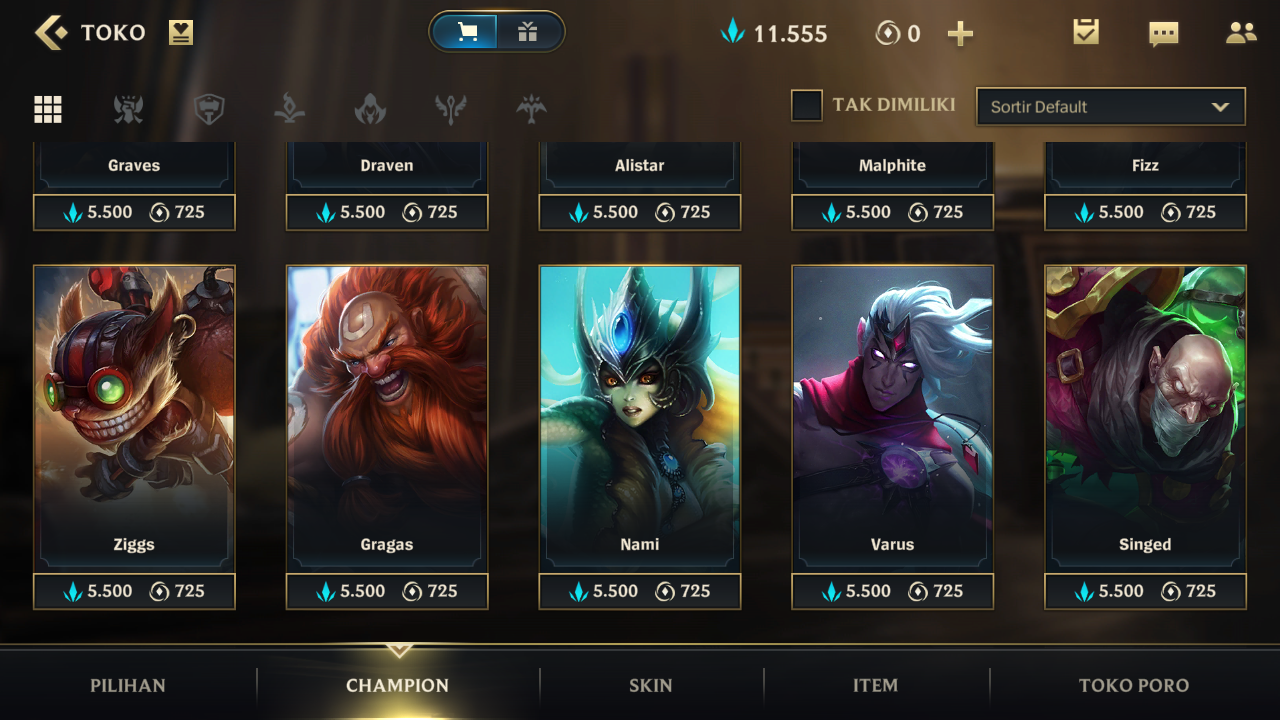Switch to the Skin tab
1280x720 pixels.
point(650,686)
